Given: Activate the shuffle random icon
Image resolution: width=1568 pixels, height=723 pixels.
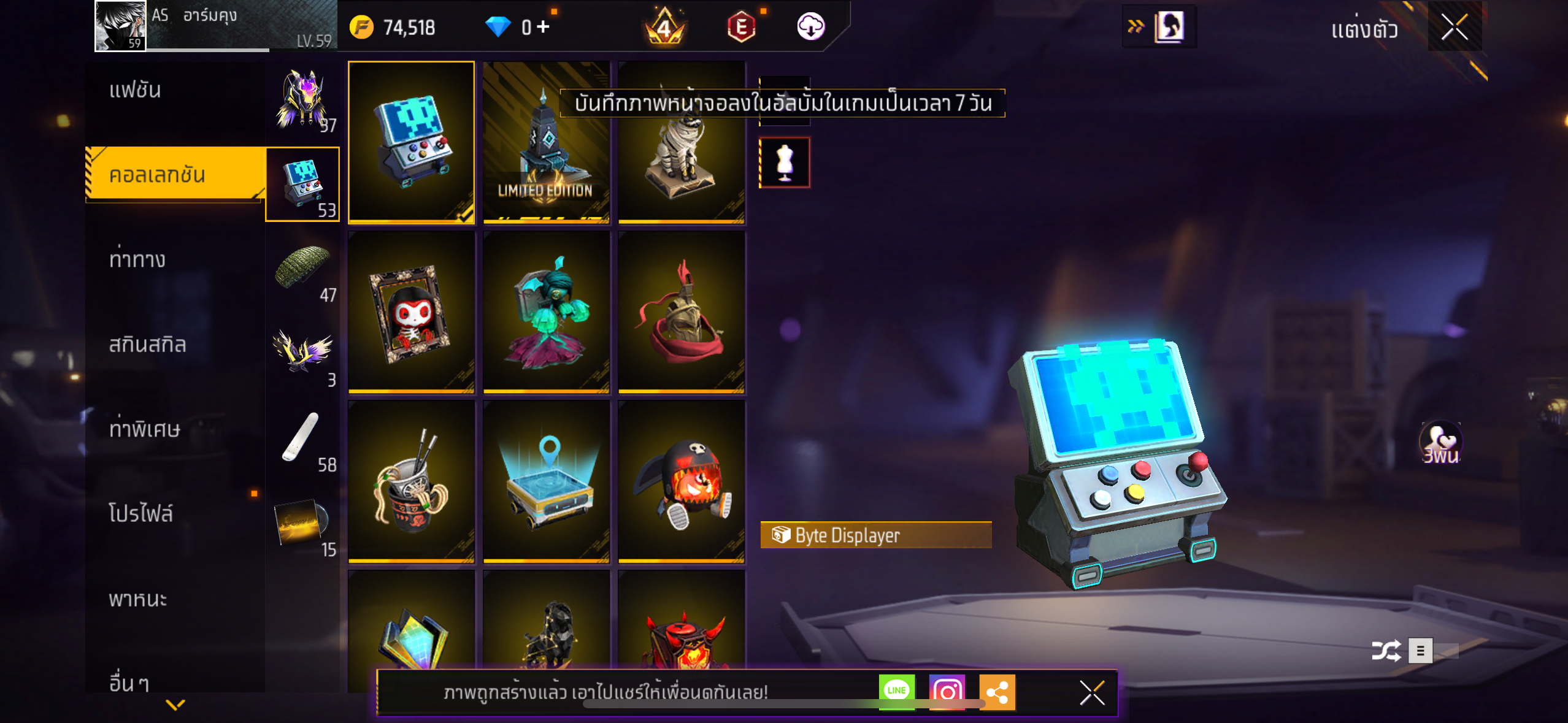Looking at the screenshot, I should pyautogui.click(x=1386, y=651).
